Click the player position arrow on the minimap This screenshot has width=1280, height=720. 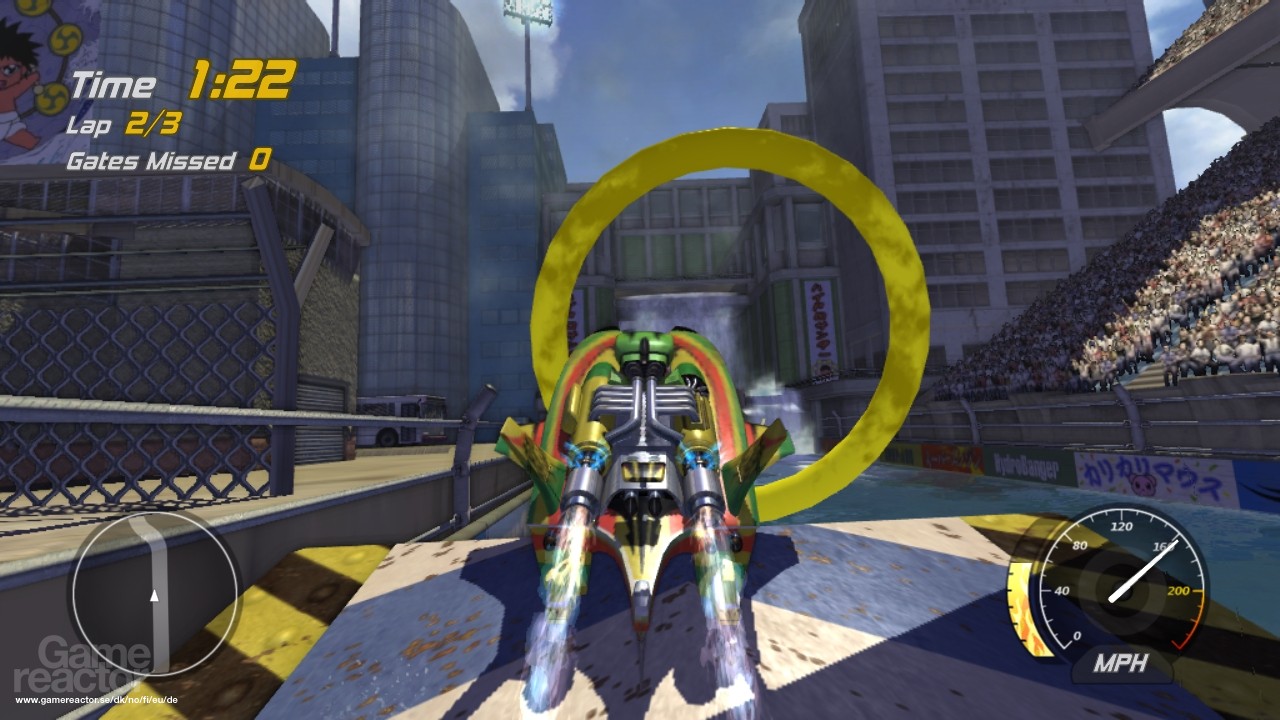pyautogui.click(x=152, y=595)
